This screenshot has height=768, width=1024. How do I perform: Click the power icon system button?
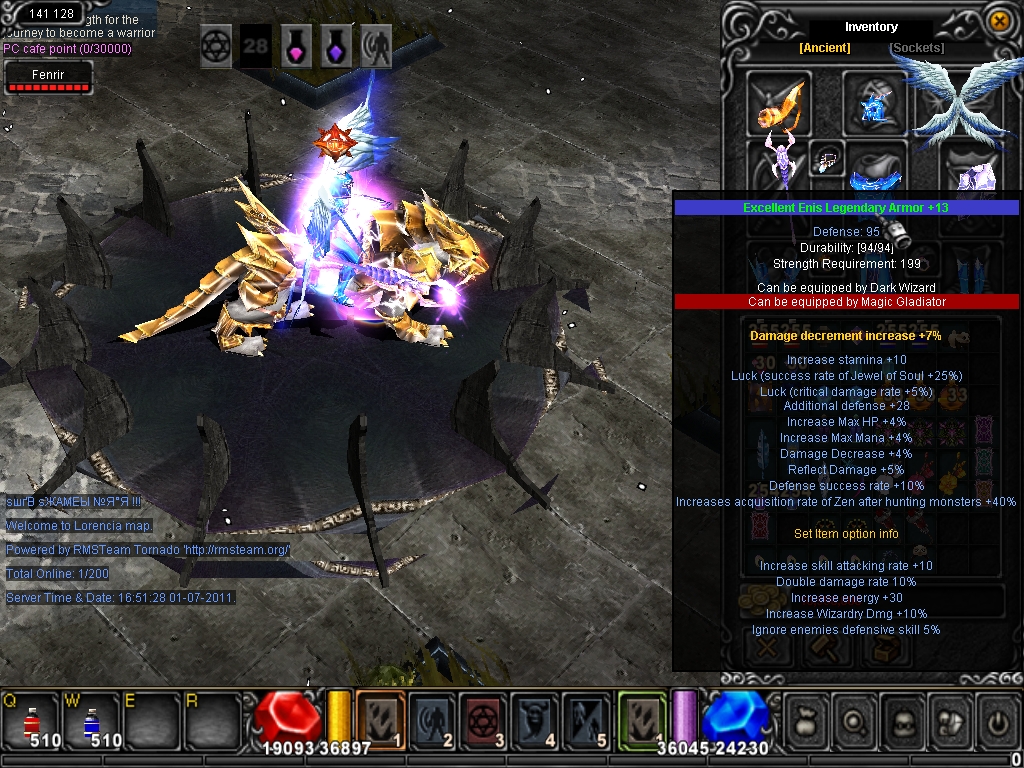coord(996,720)
